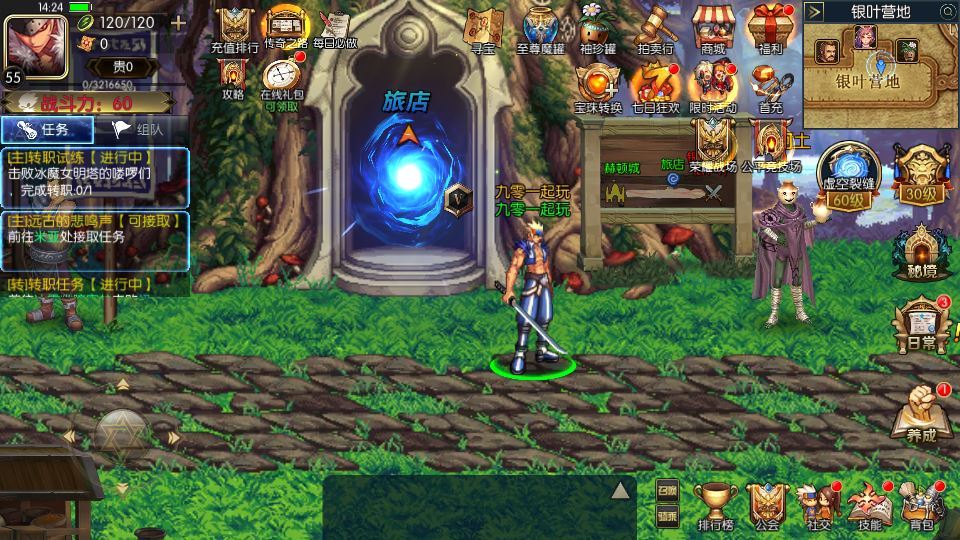Show the 排行榜 leaderboard
Image resolution: width=960 pixels, height=540 pixels.
pos(716,504)
